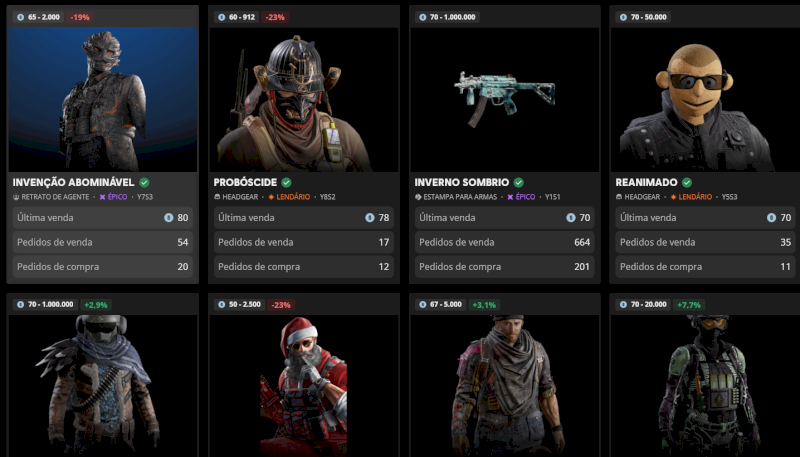Choose the Reanimado headgear card

[706, 98]
